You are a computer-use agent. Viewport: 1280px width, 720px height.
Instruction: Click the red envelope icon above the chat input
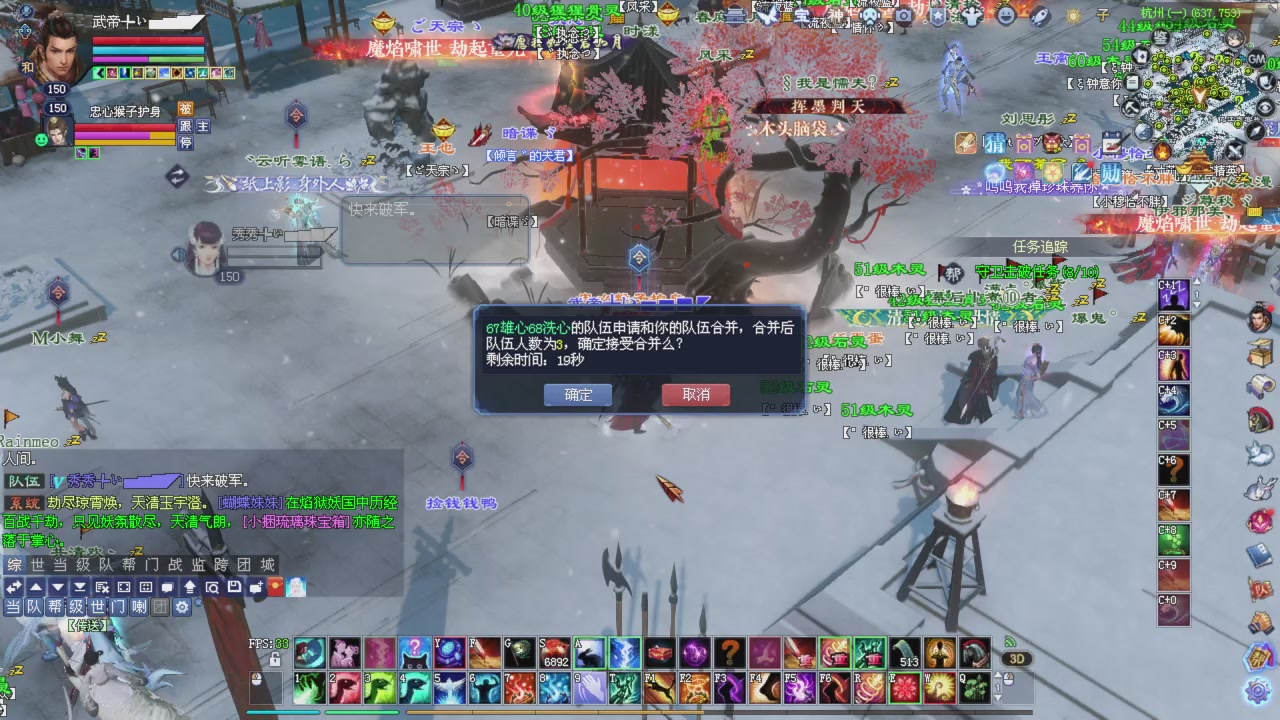tap(274, 587)
